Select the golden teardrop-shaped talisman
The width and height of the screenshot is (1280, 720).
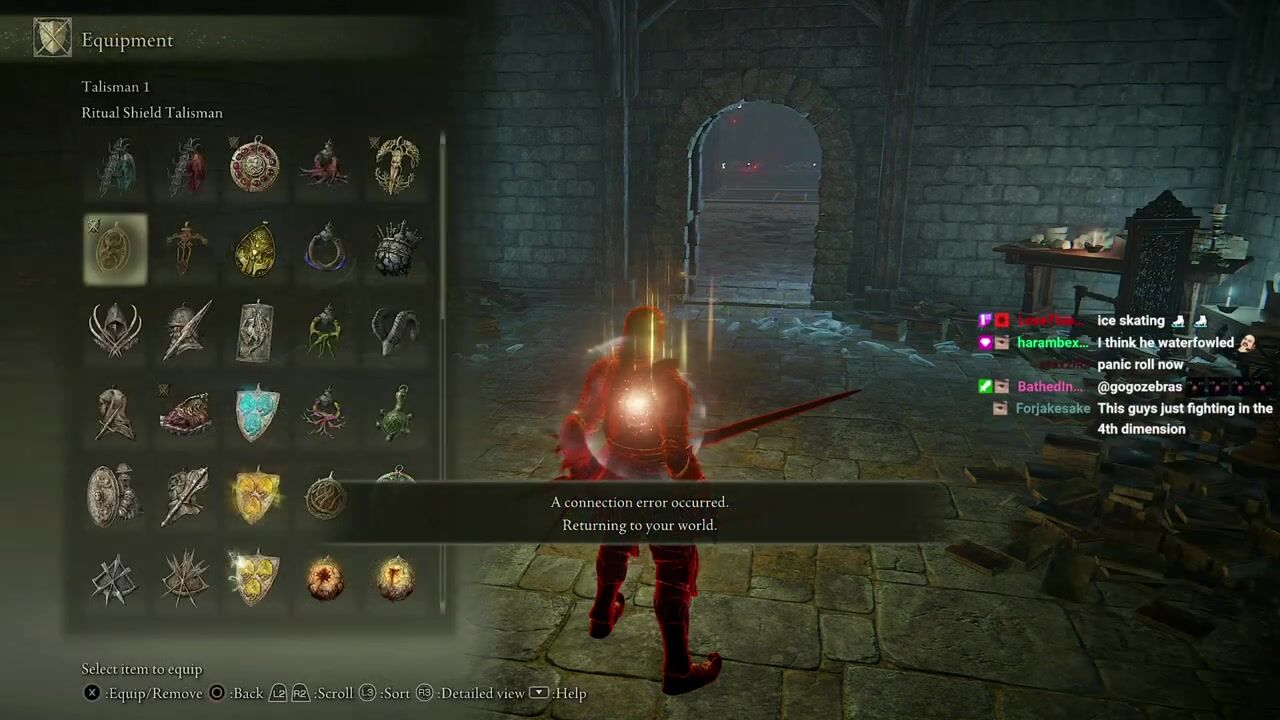point(254,249)
